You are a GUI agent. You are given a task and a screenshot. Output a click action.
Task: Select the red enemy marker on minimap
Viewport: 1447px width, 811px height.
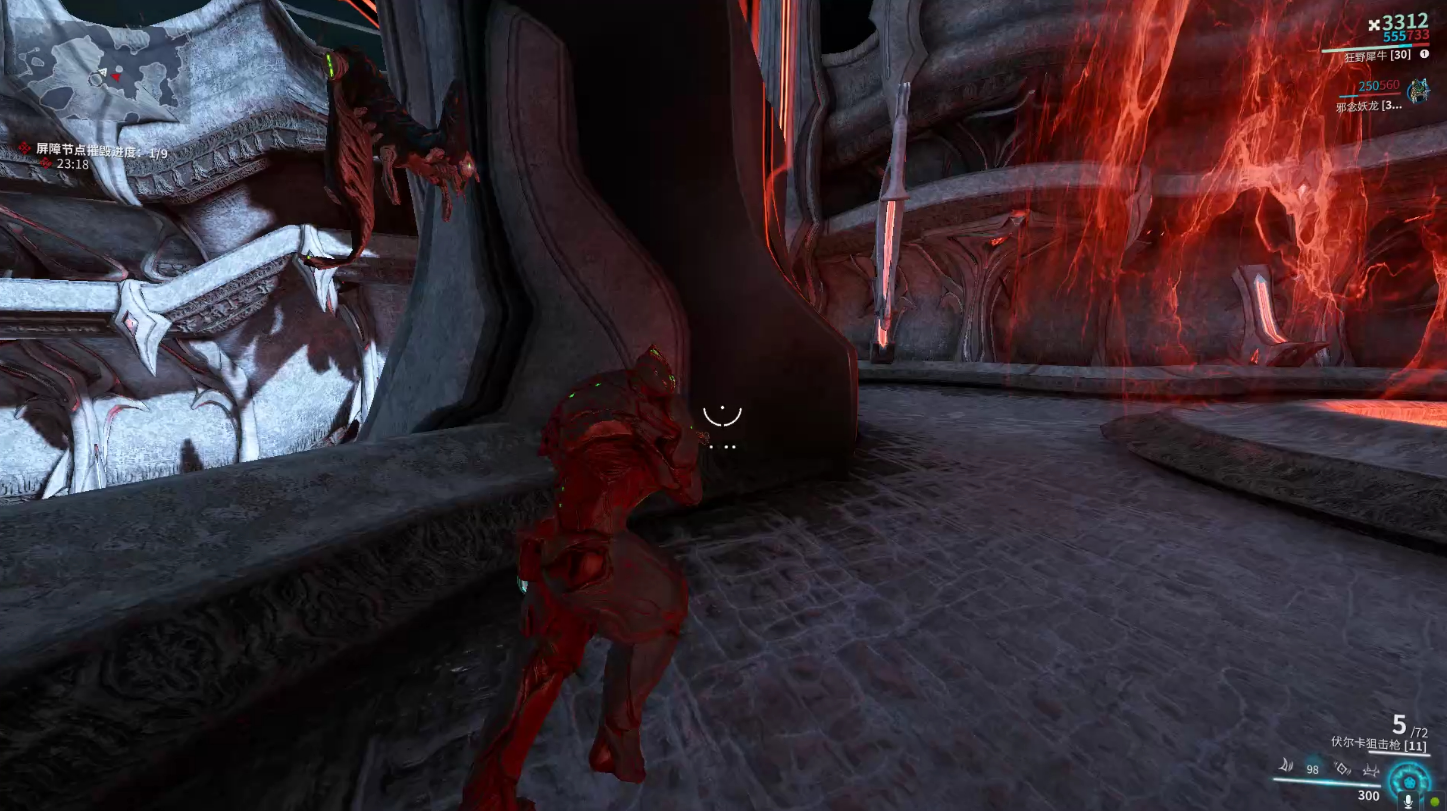tap(117, 76)
